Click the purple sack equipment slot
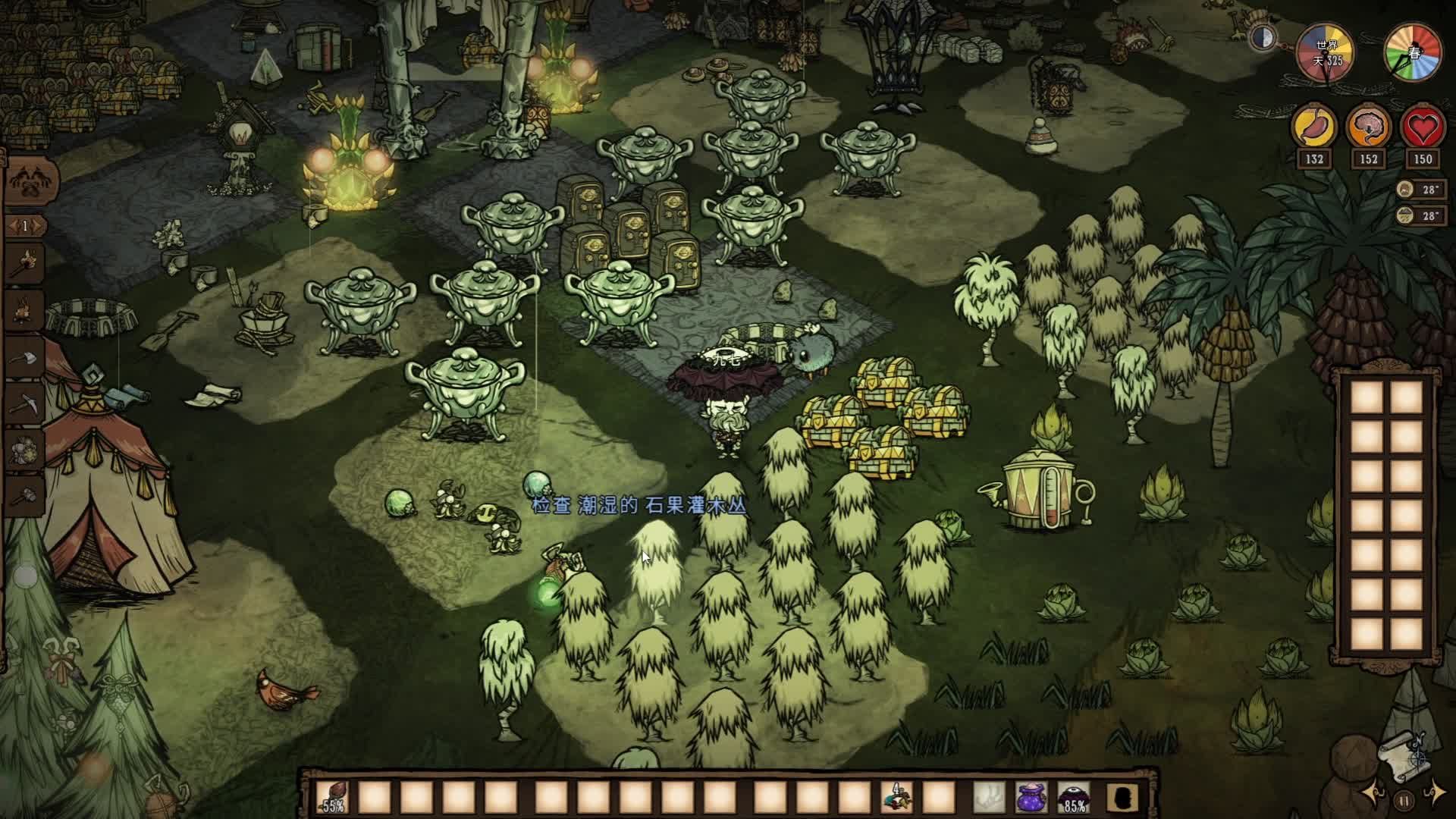 pos(1031,798)
